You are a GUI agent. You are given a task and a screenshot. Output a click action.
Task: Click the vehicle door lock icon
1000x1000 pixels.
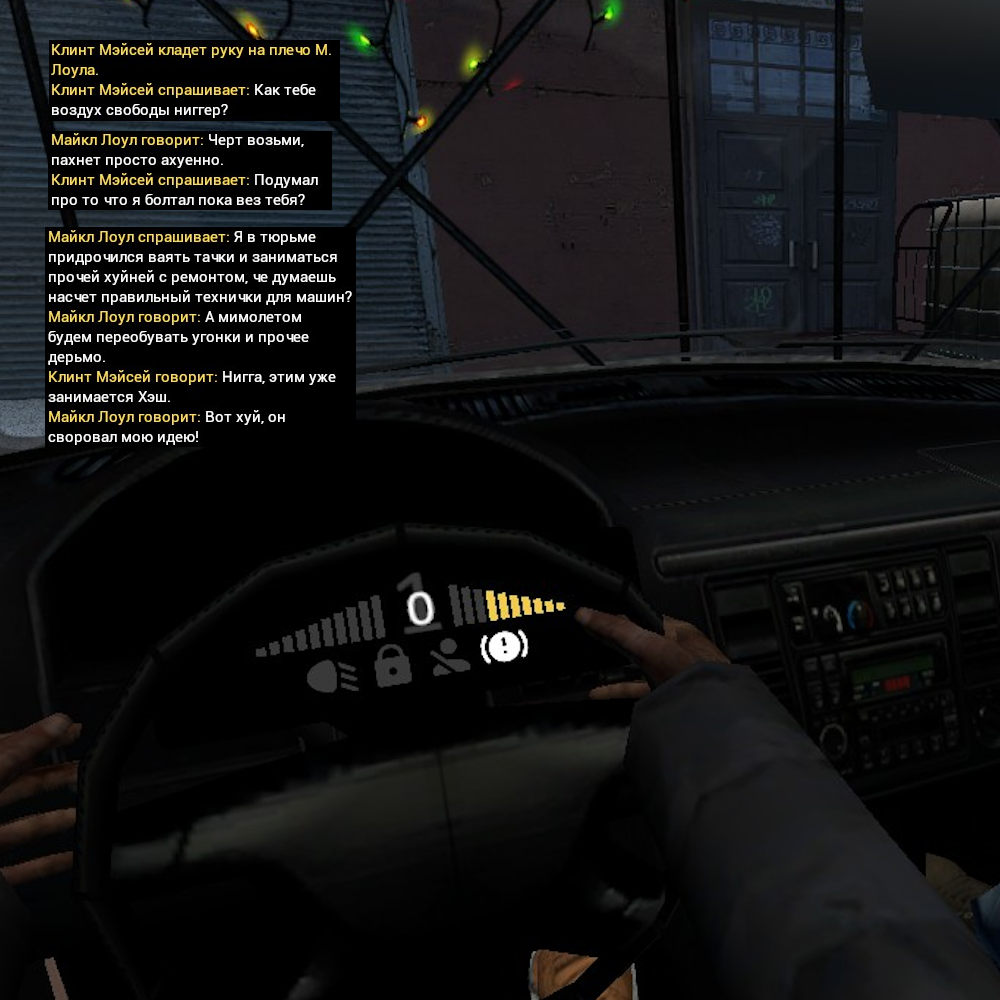(x=392, y=666)
